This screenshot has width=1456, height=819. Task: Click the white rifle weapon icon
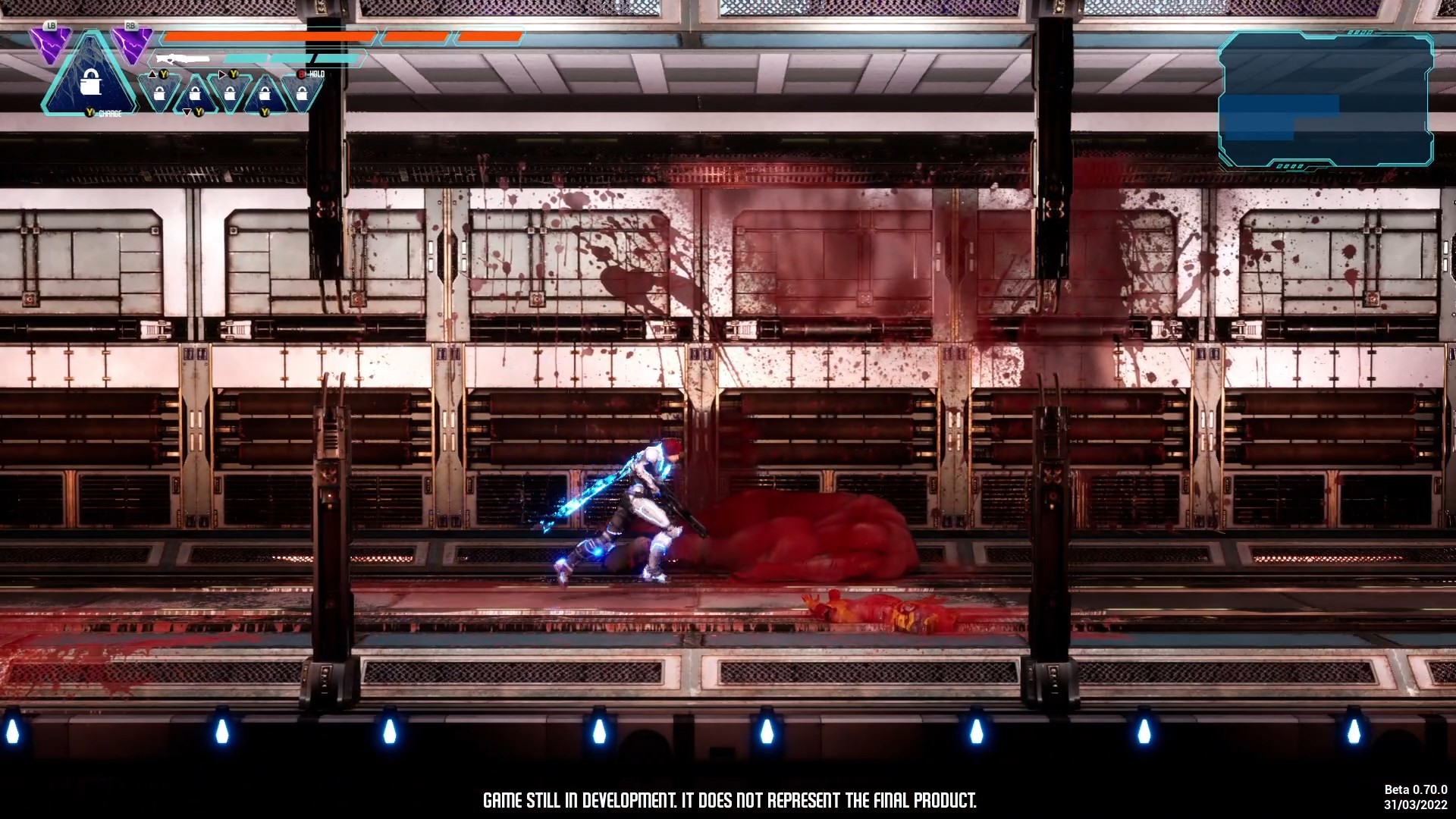[x=183, y=58]
